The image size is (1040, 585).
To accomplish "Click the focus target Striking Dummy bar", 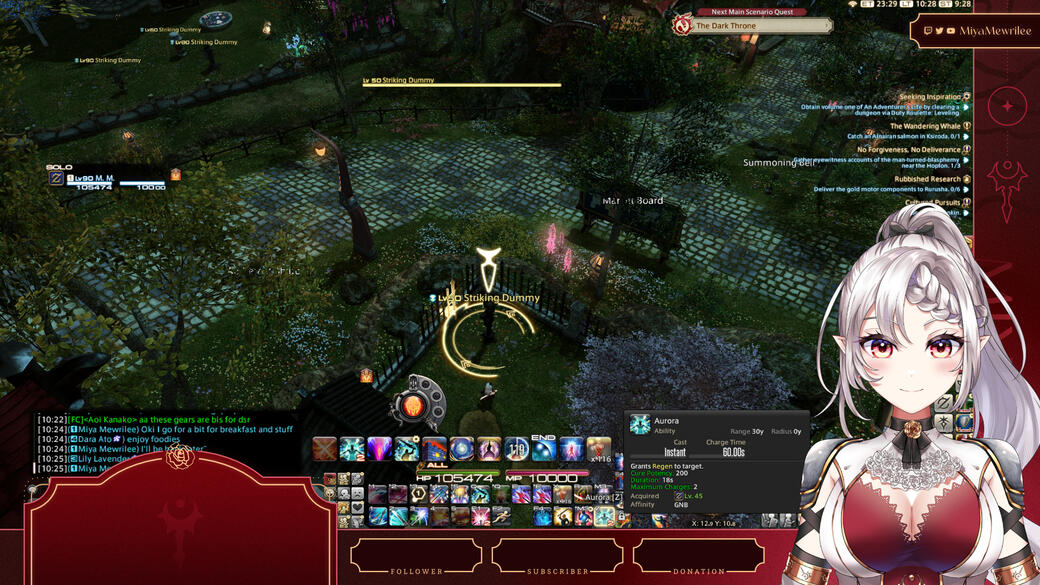I will coord(461,82).
